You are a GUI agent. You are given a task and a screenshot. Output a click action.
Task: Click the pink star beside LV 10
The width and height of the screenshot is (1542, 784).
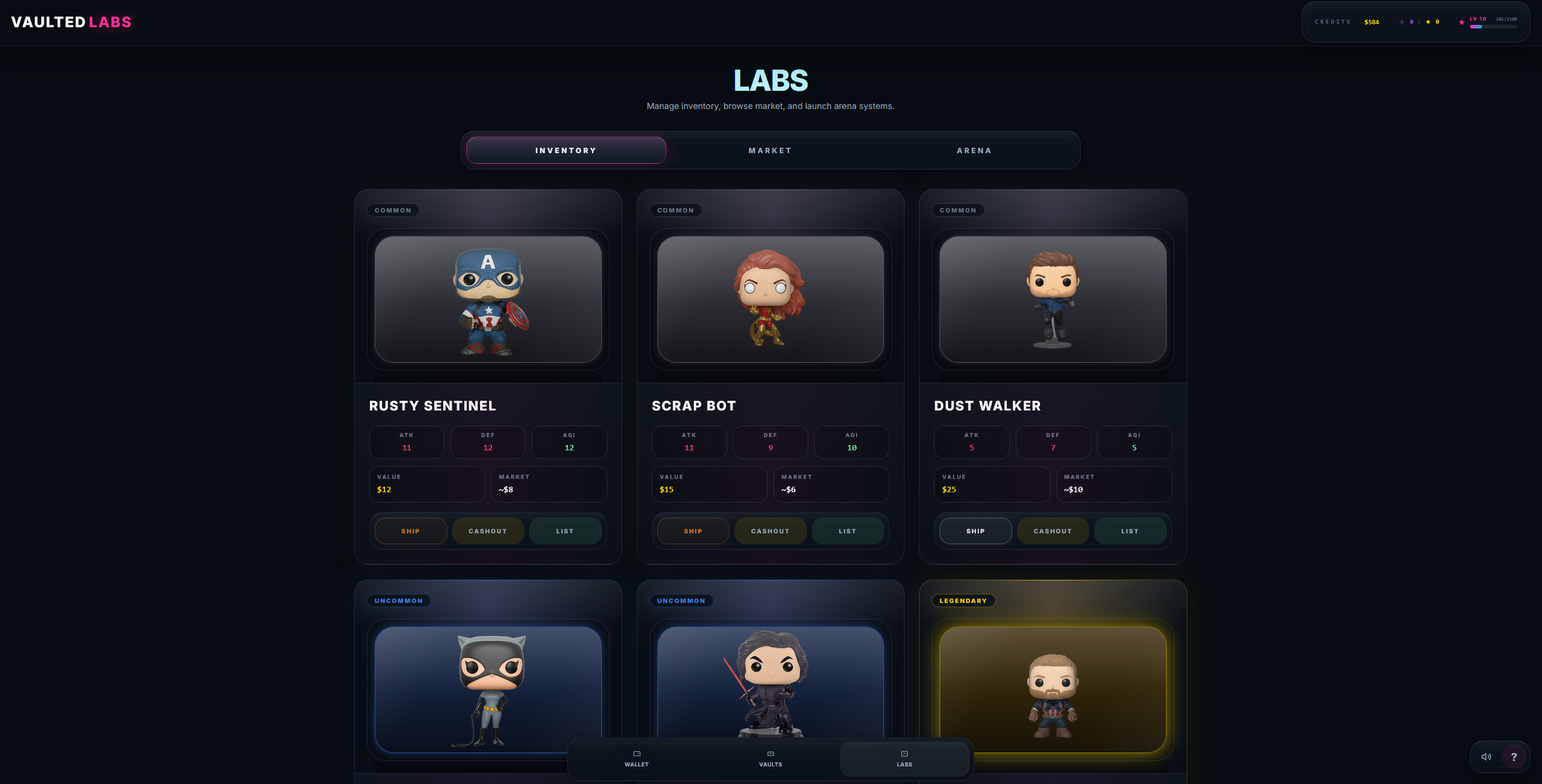[x=1461, y=22]
